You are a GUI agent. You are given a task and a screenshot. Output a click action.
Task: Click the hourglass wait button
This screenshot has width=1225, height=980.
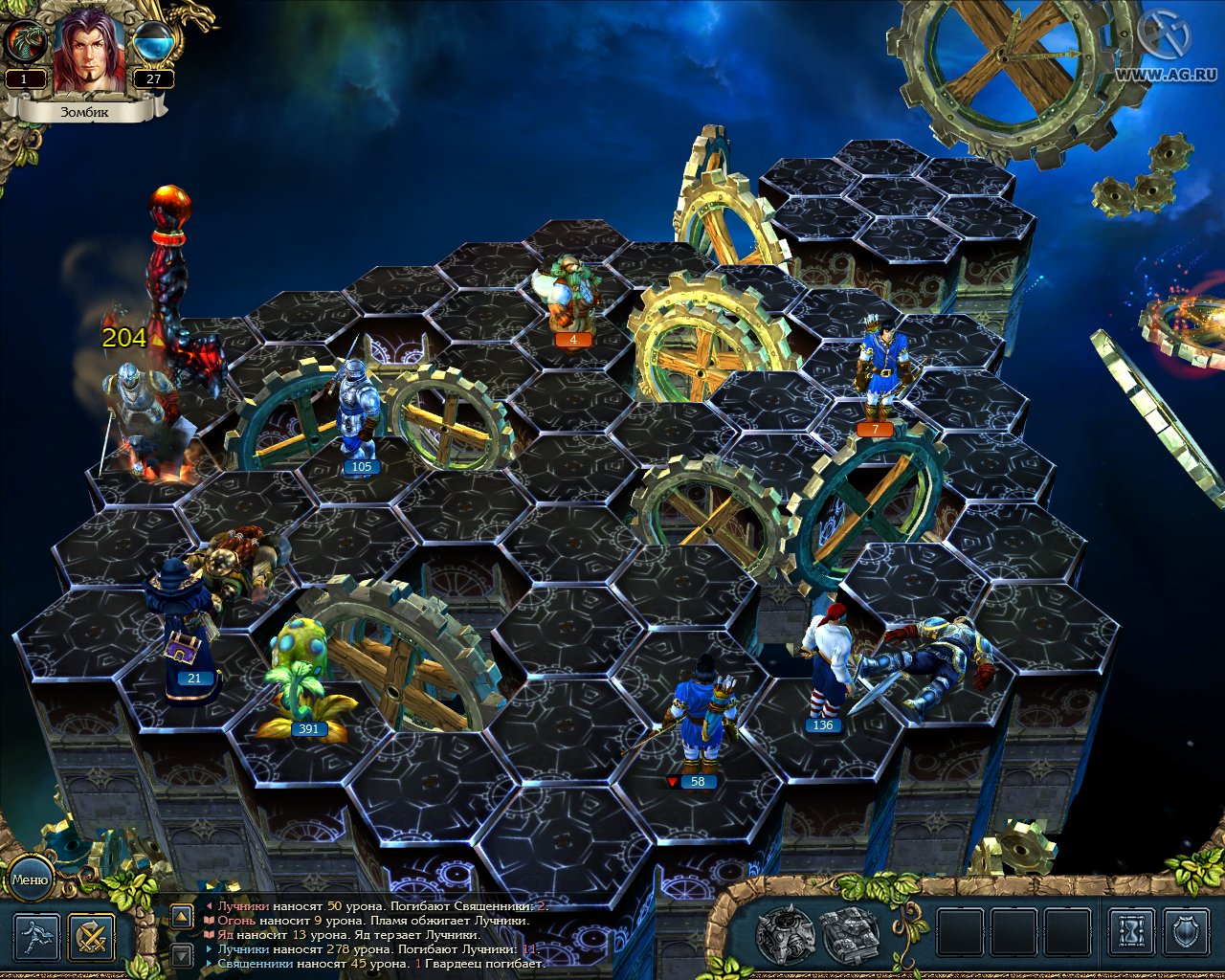click(x=1131, y=931)
